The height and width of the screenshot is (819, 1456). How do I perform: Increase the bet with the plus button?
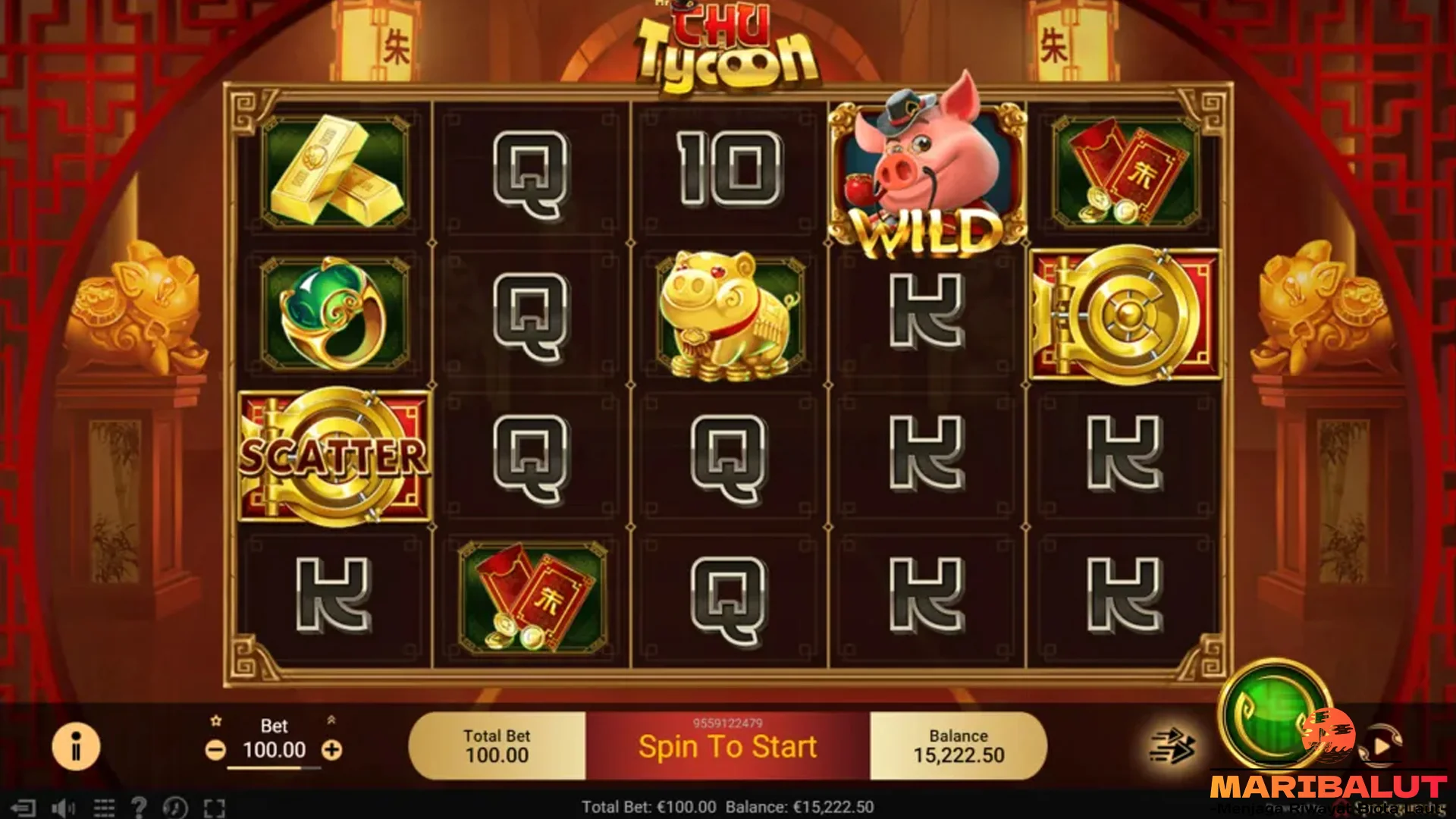point(331,751)
